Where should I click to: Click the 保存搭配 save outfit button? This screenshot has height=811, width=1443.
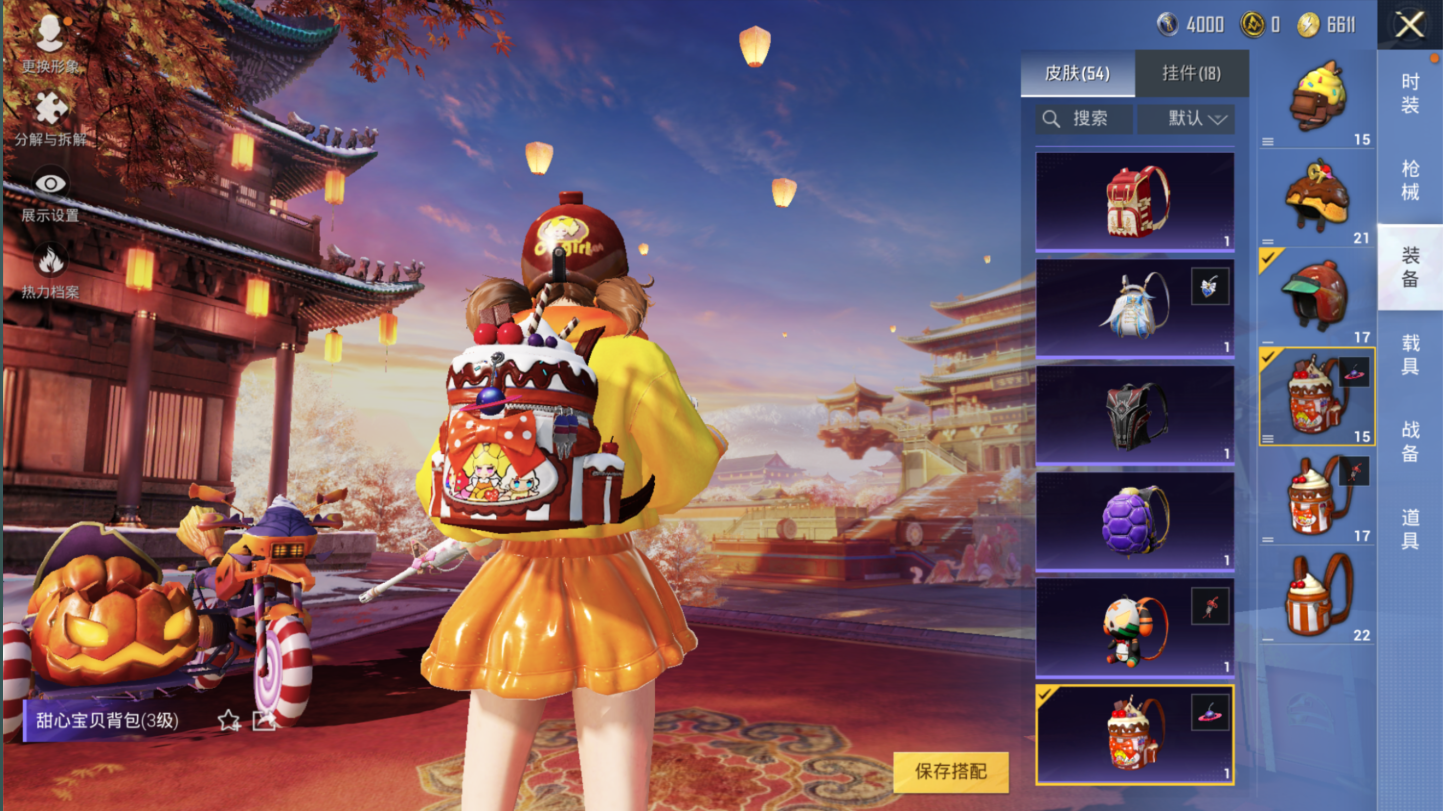coord(950,771)
